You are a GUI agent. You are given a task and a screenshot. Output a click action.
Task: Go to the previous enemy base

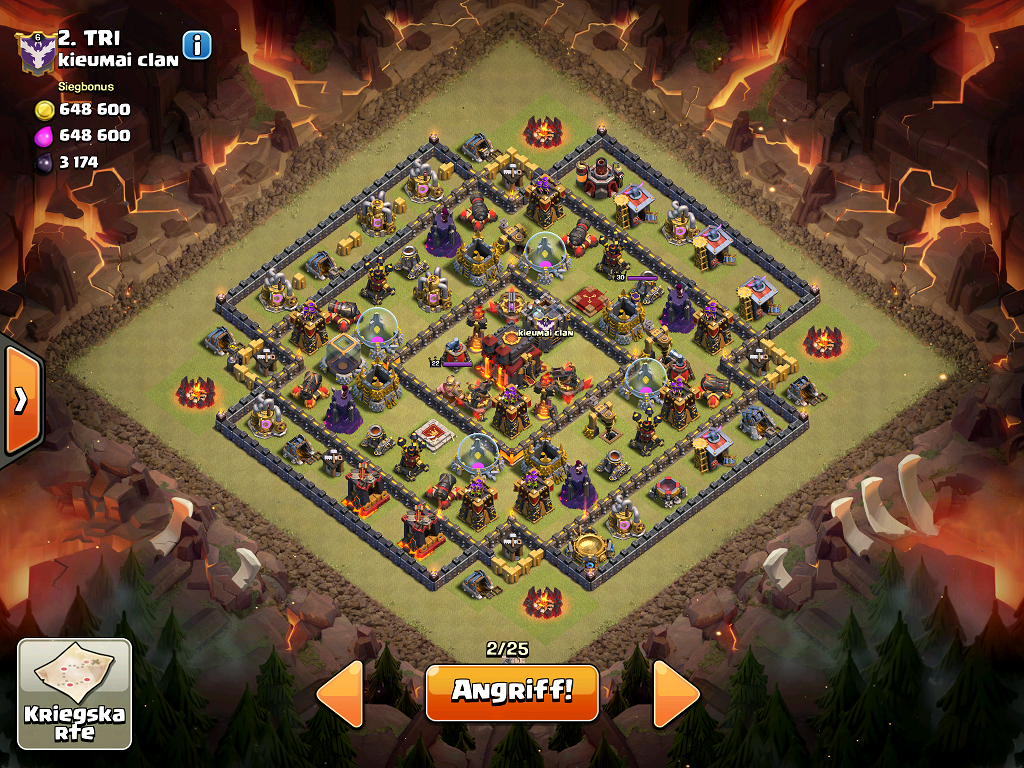click(341, 693)
